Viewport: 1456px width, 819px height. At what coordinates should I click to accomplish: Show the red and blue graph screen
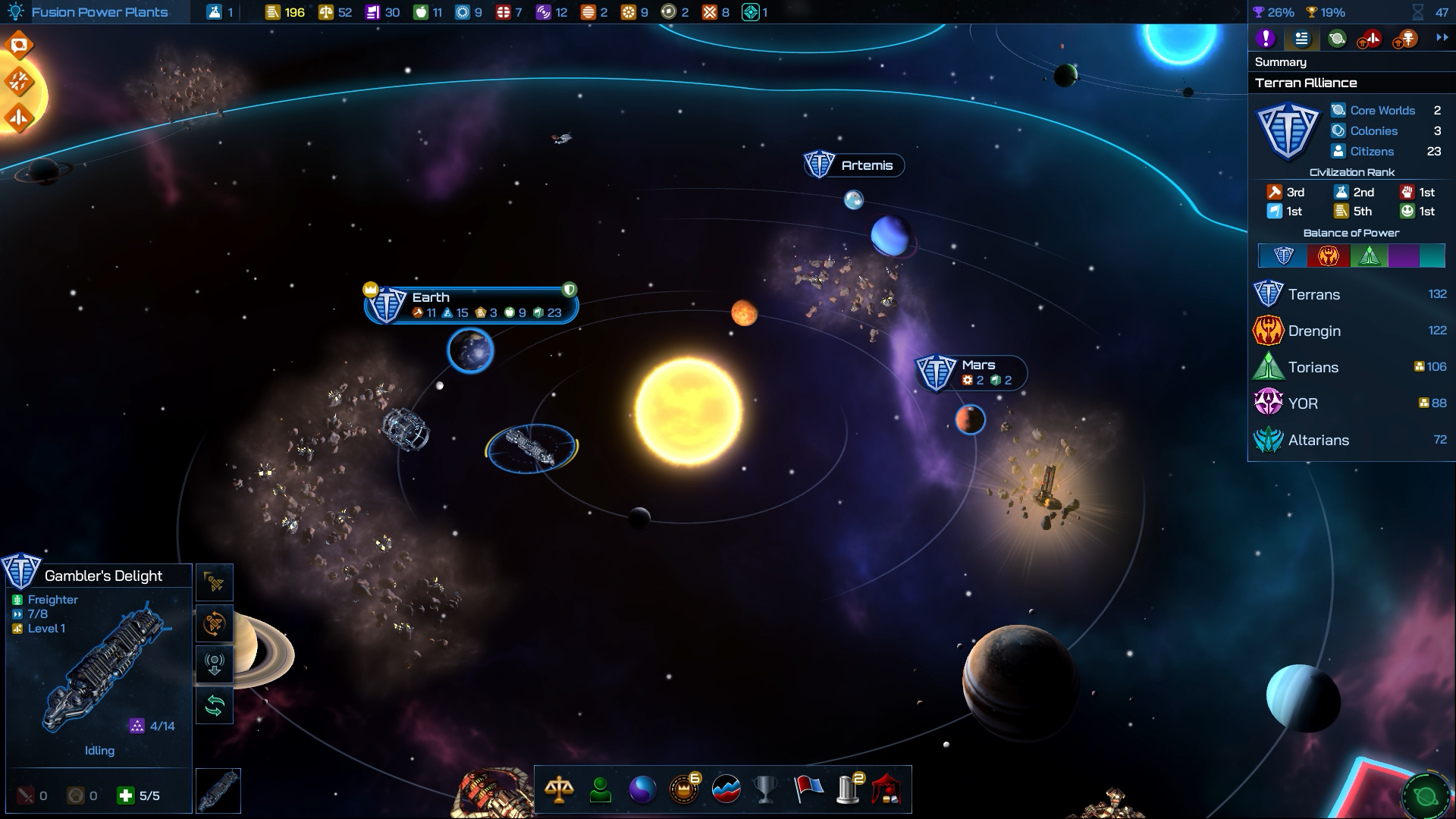coord(726,789)
